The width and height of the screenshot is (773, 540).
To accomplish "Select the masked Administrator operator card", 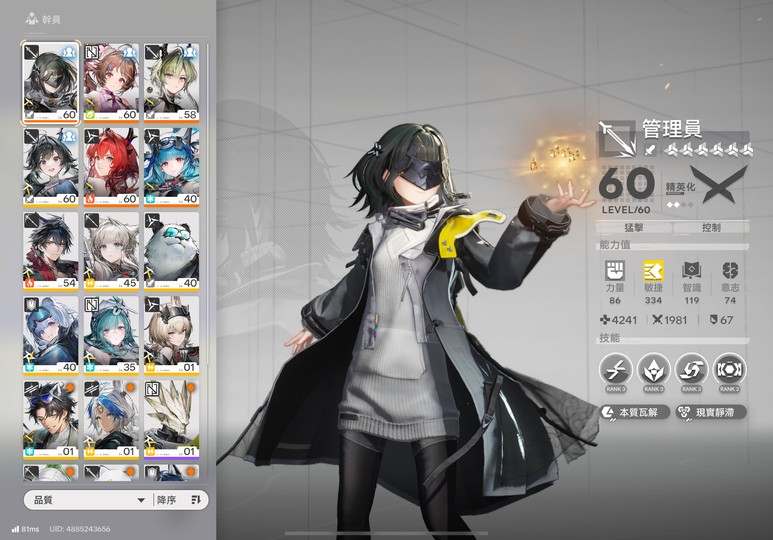I will 50,82.
